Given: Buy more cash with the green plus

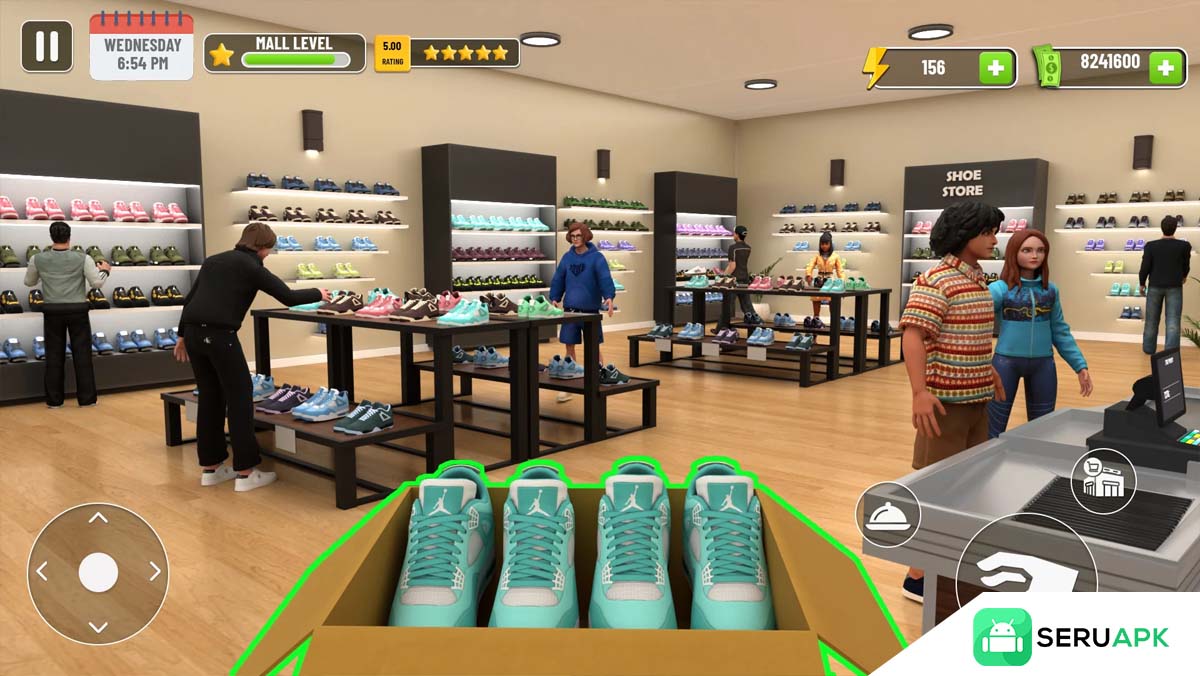Looking at the screenshot, I should click(1166, 67).
